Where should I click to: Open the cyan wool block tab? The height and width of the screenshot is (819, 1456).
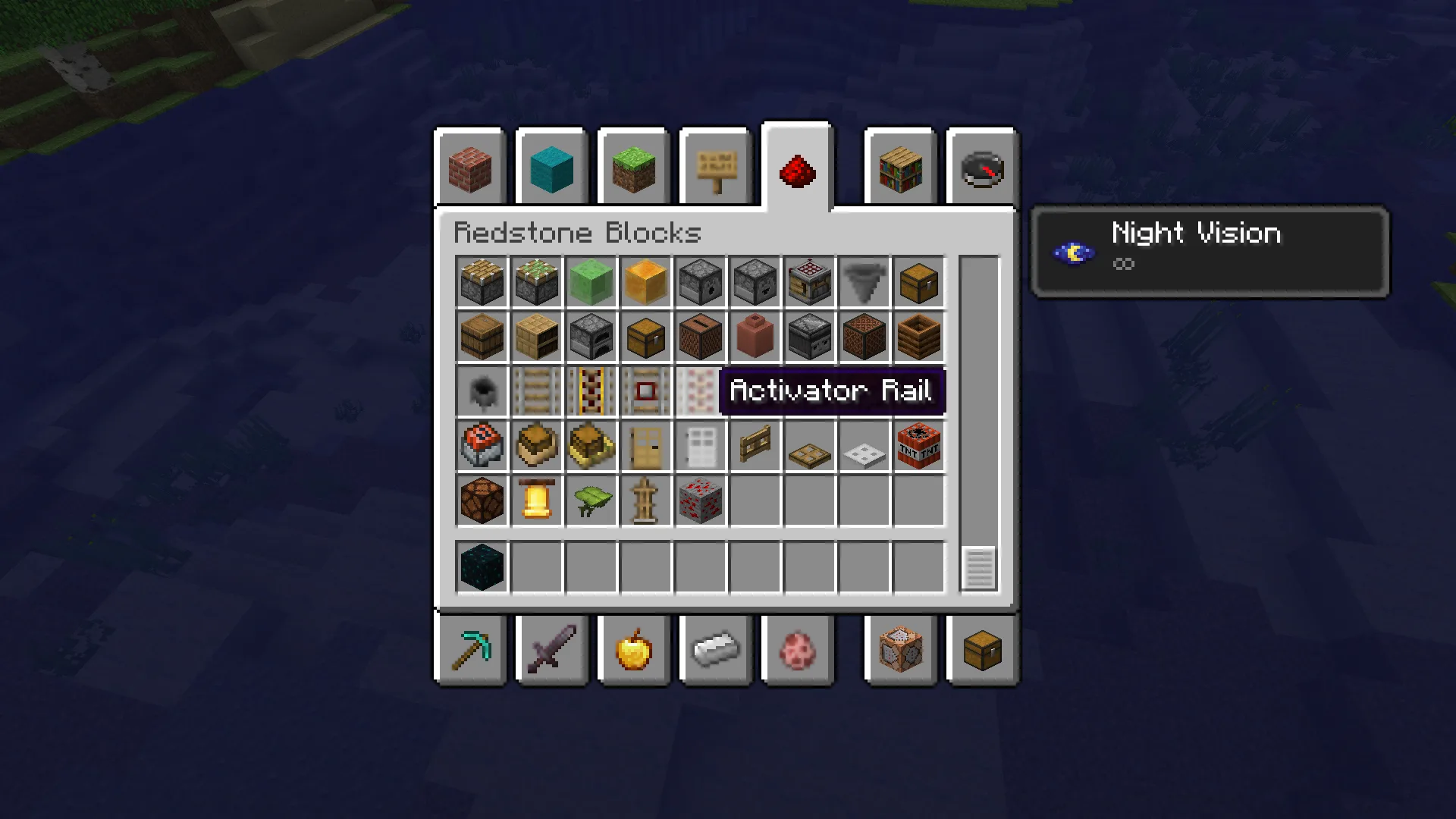point(551,168)
